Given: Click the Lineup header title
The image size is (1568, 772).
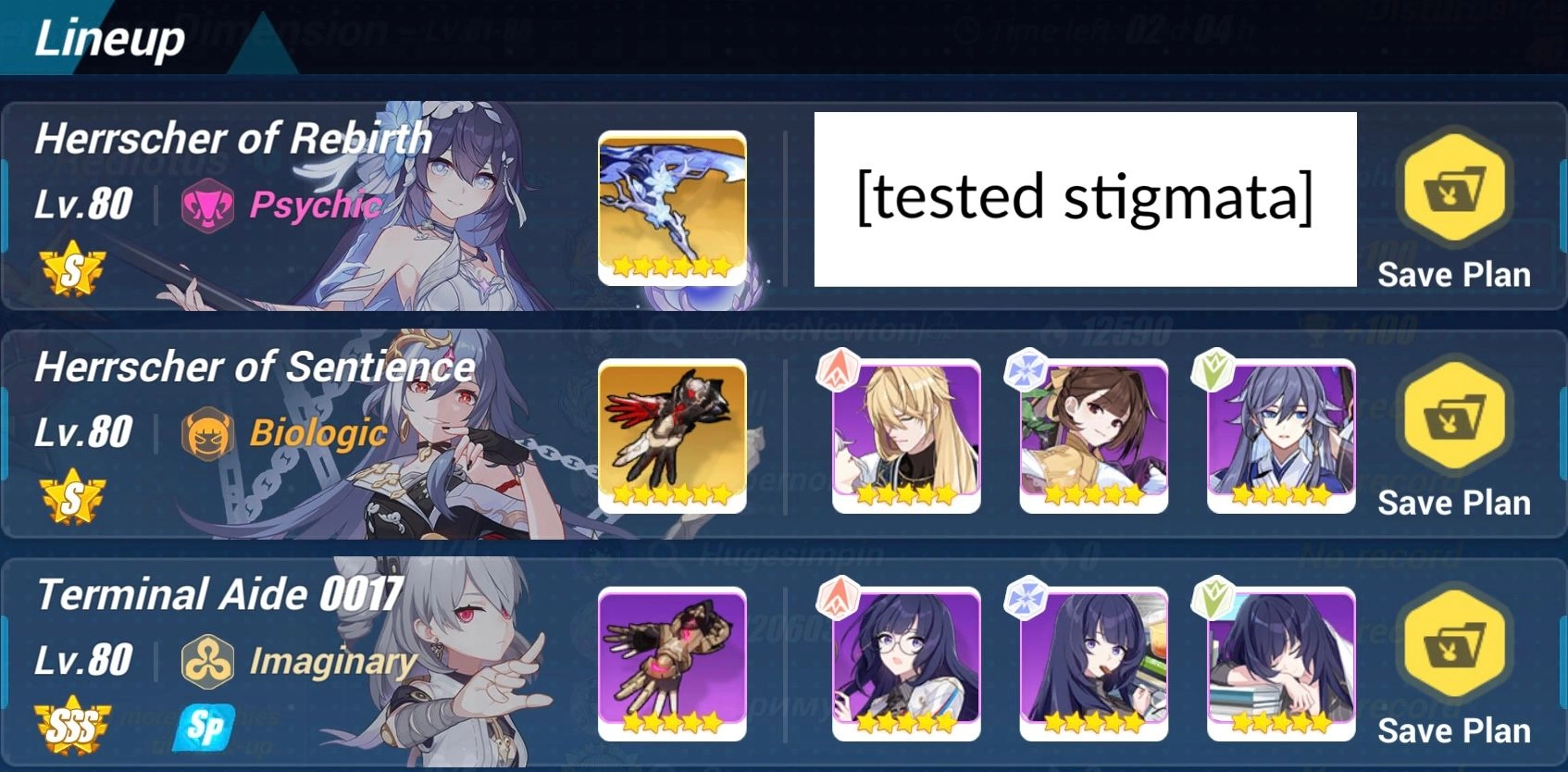Looking at the screenshot, I should point(106,39).
